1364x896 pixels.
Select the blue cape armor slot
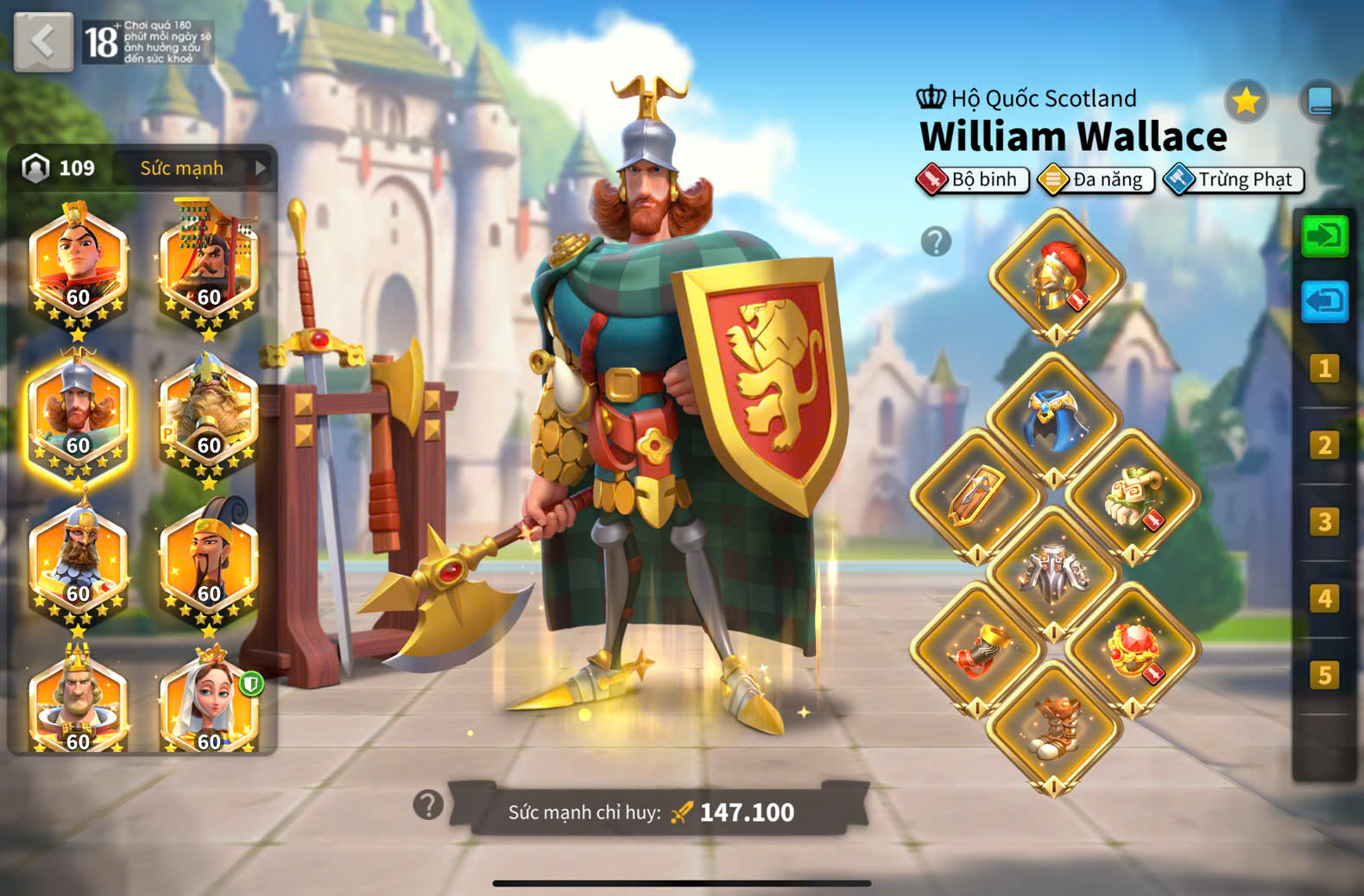[x=1054, y=419]
